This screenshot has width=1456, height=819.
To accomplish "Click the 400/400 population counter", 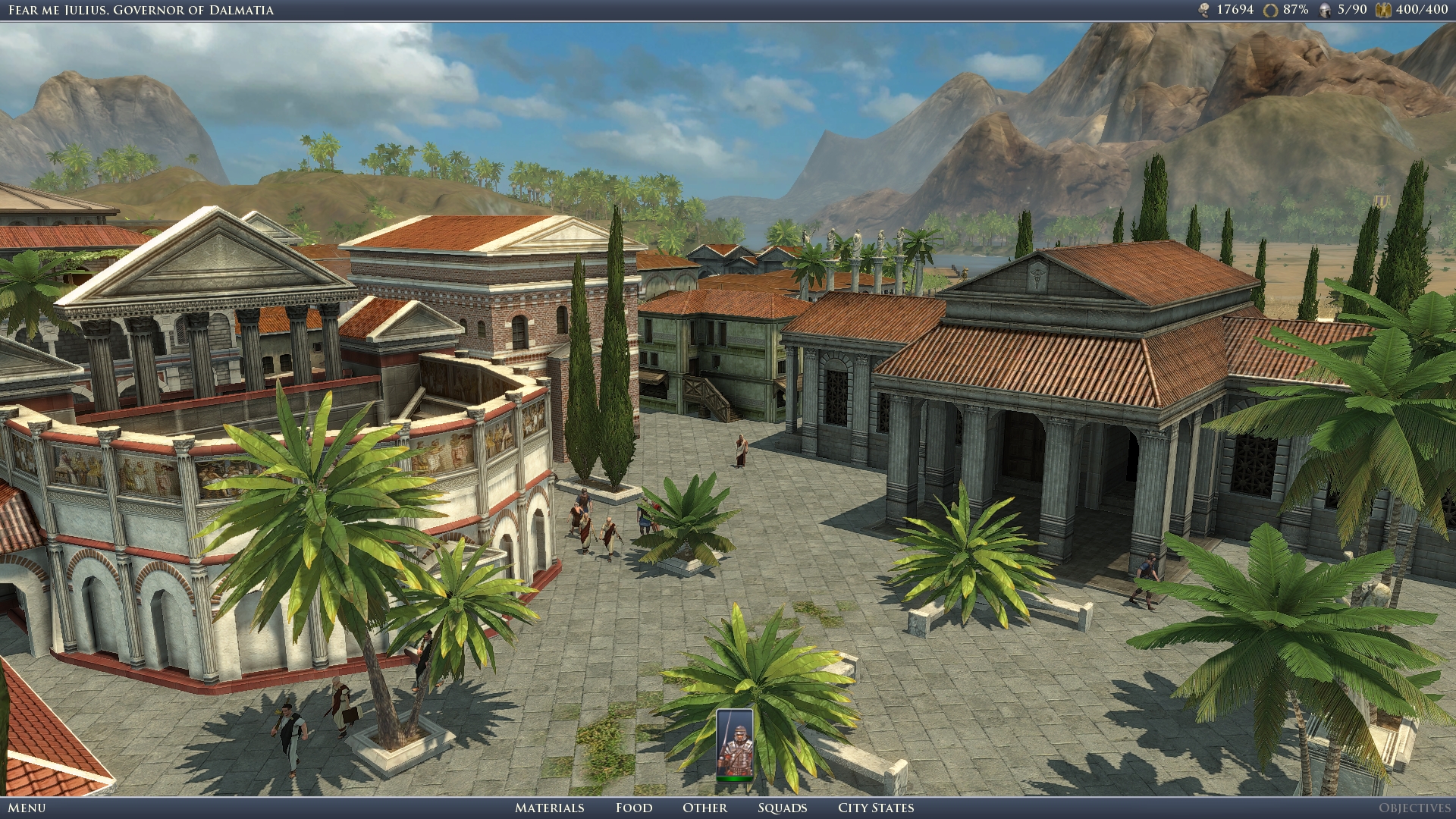I will coord(1422,10).
